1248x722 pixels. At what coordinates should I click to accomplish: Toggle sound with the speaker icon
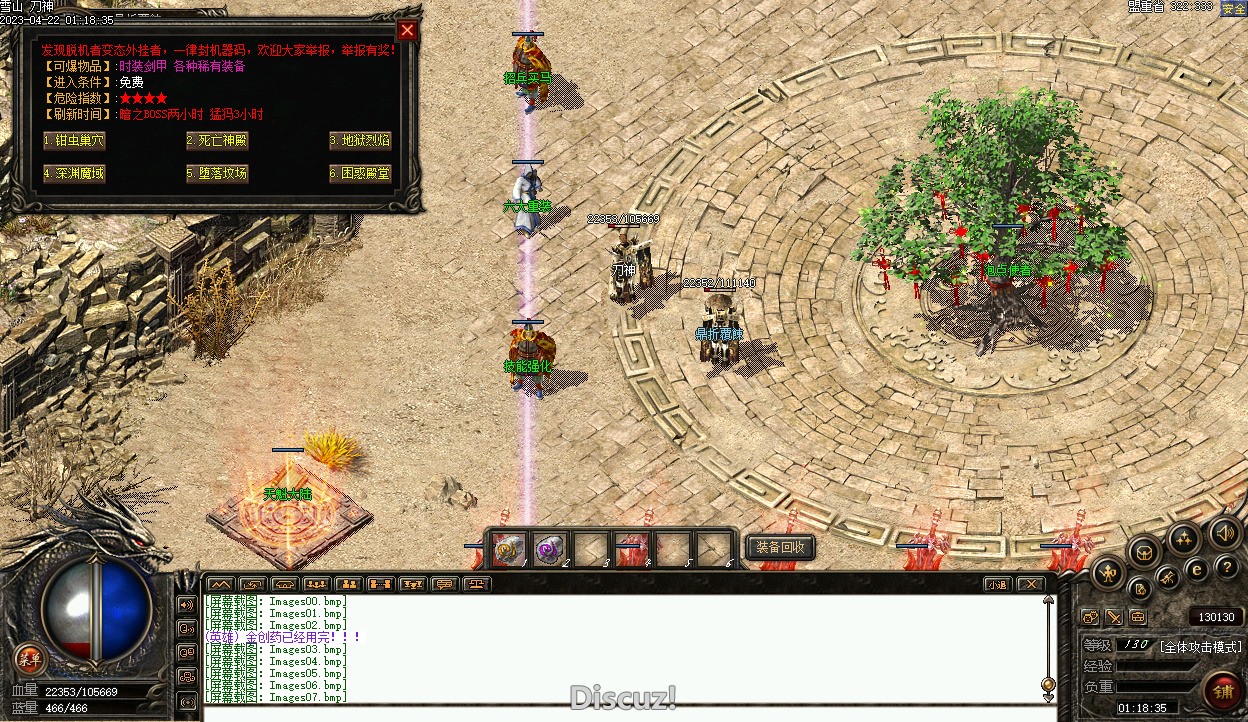[1224, 531]
